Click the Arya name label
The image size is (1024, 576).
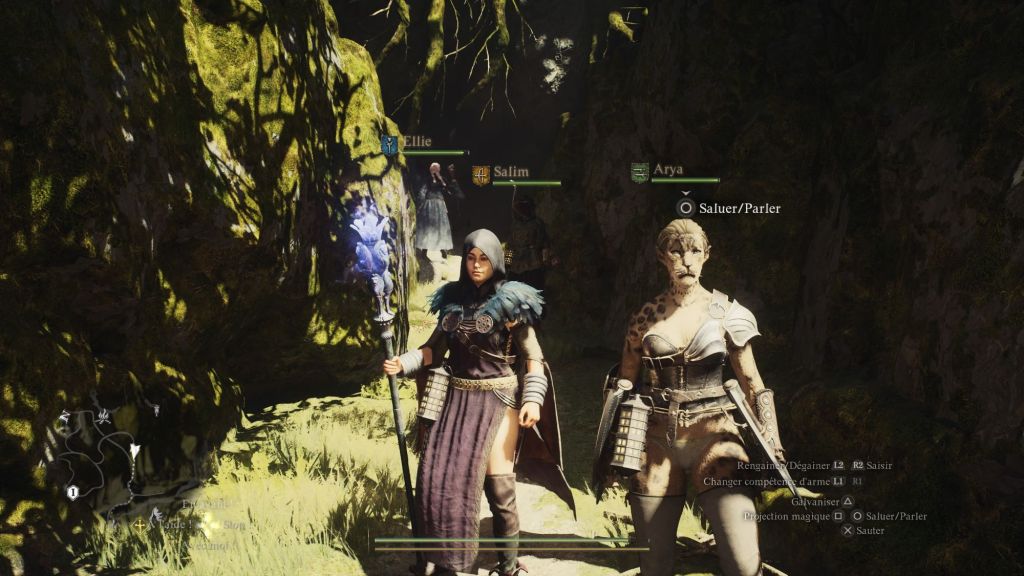668,170
